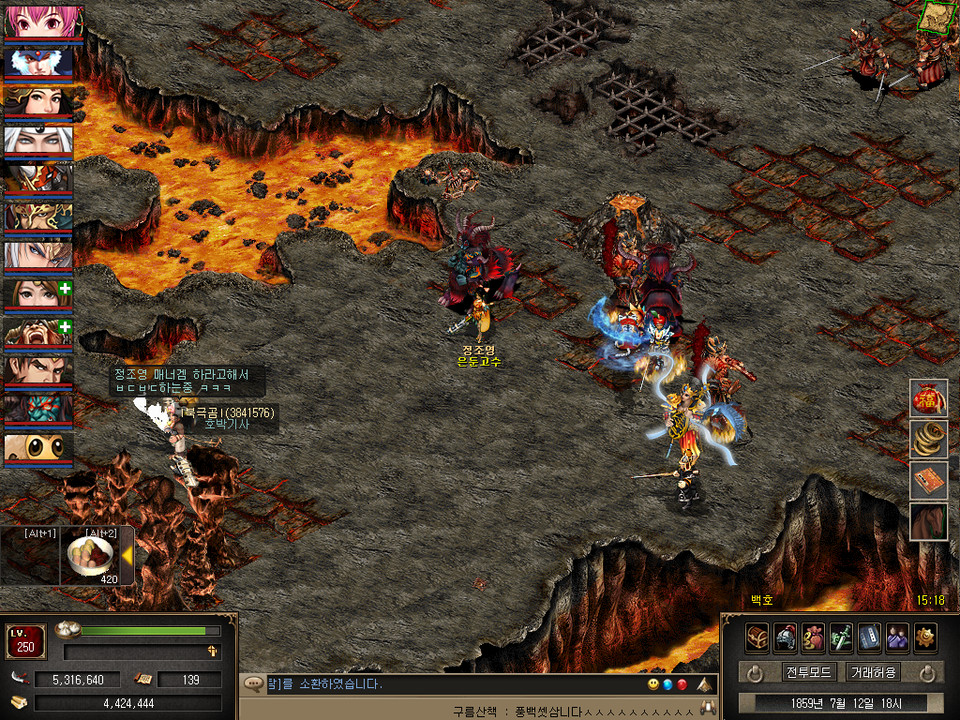Click the chat speech bubble icon
The image size is (960, 720).
pos(253,684)
